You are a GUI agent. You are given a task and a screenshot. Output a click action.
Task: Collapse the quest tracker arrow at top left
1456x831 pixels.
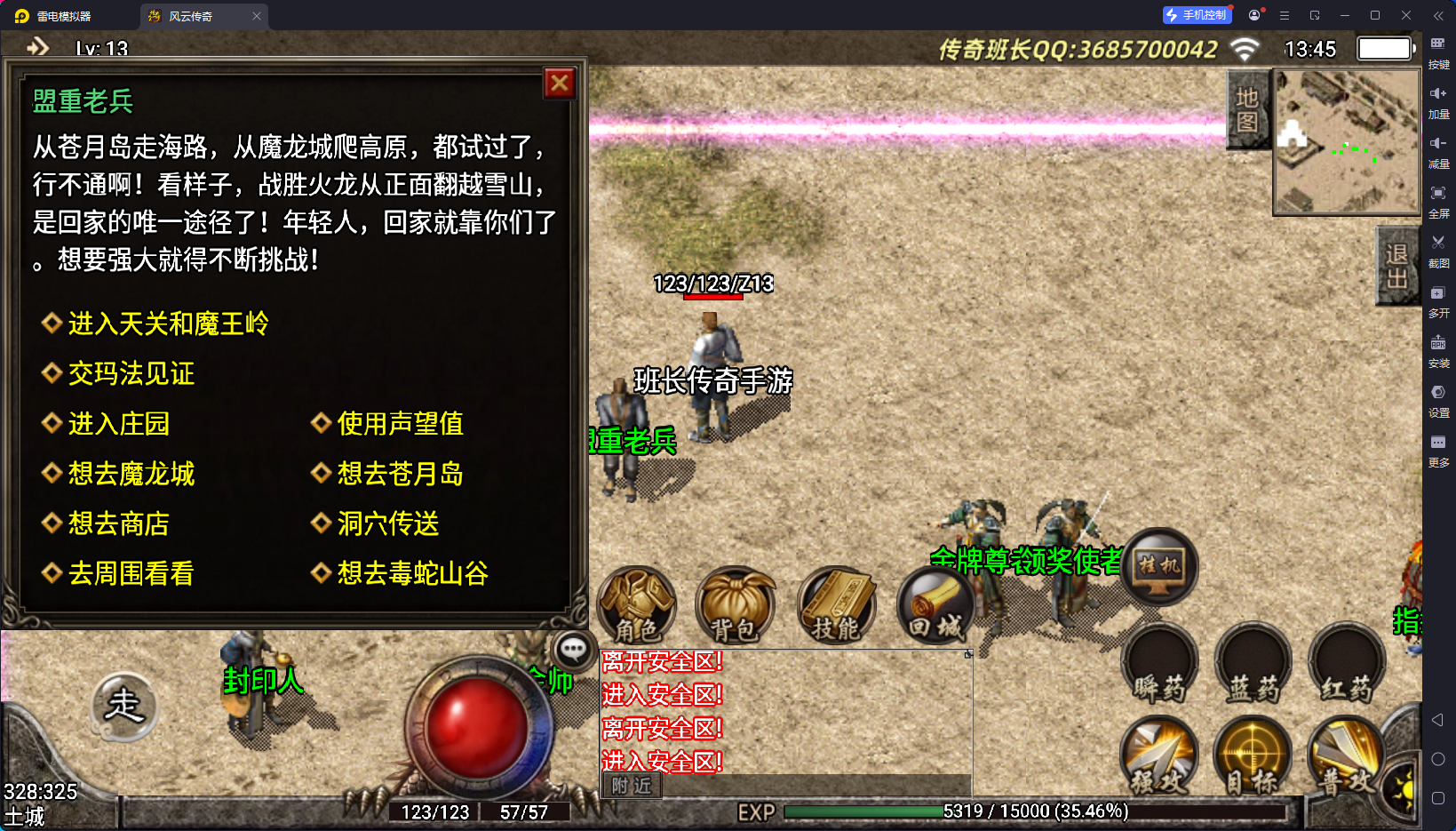[x=37, y=47]
